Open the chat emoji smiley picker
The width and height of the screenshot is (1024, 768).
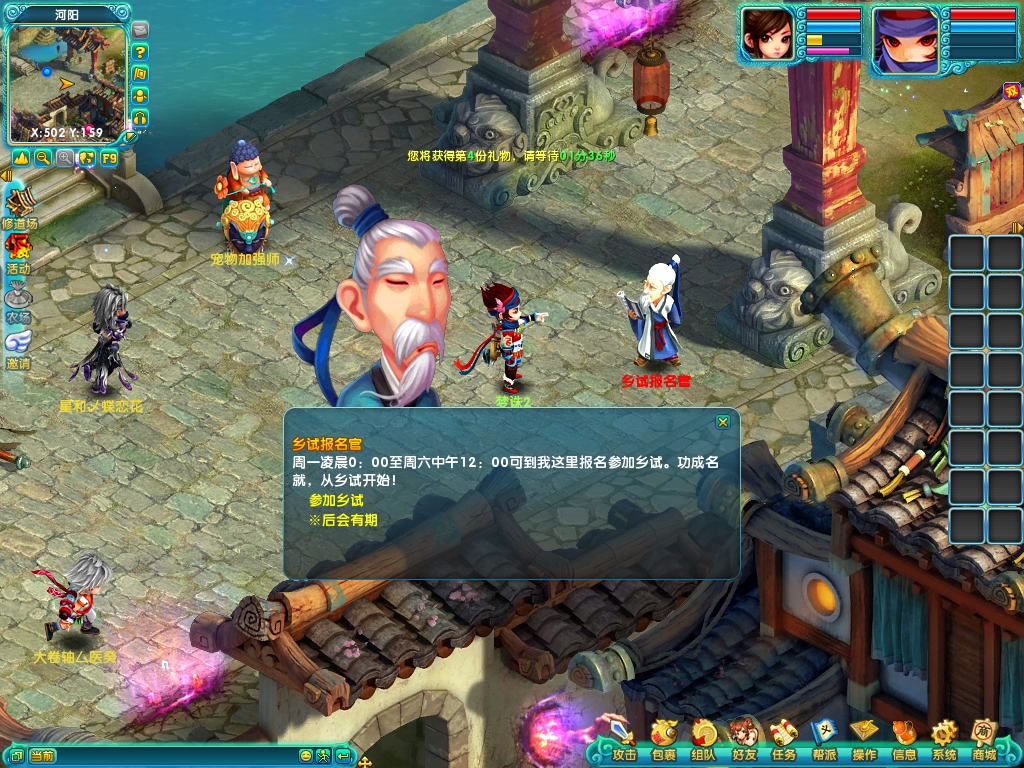coord(306,755)
